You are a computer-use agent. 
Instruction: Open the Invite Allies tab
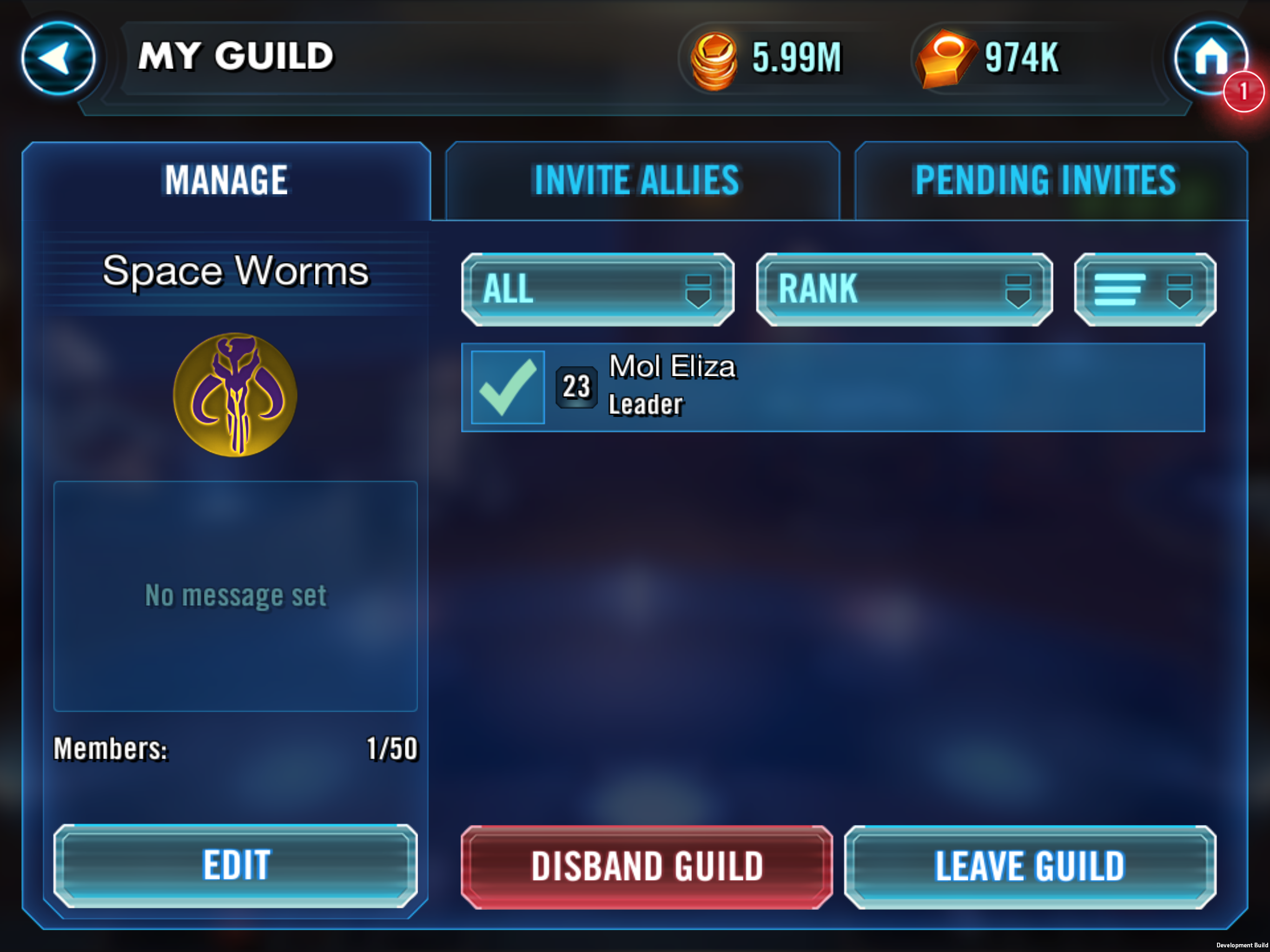[637, 180]
